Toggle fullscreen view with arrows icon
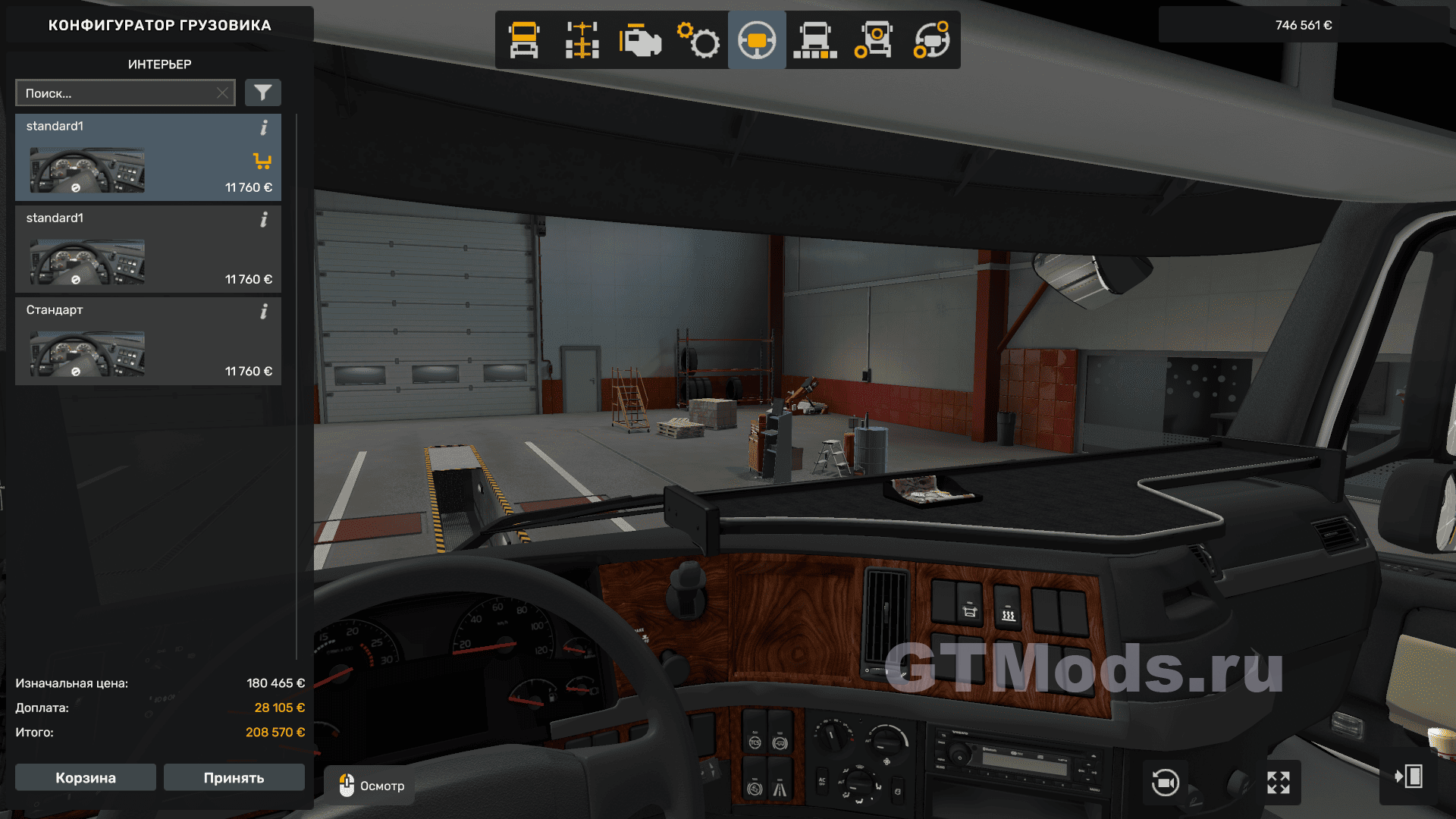 pos(1279,782)
